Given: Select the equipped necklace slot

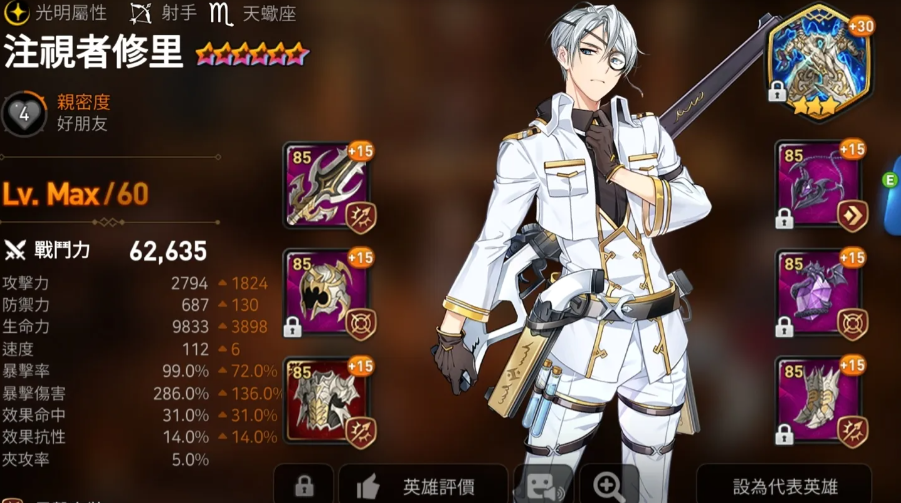Looking at the screenshot, I should click(x=820, y=187).
